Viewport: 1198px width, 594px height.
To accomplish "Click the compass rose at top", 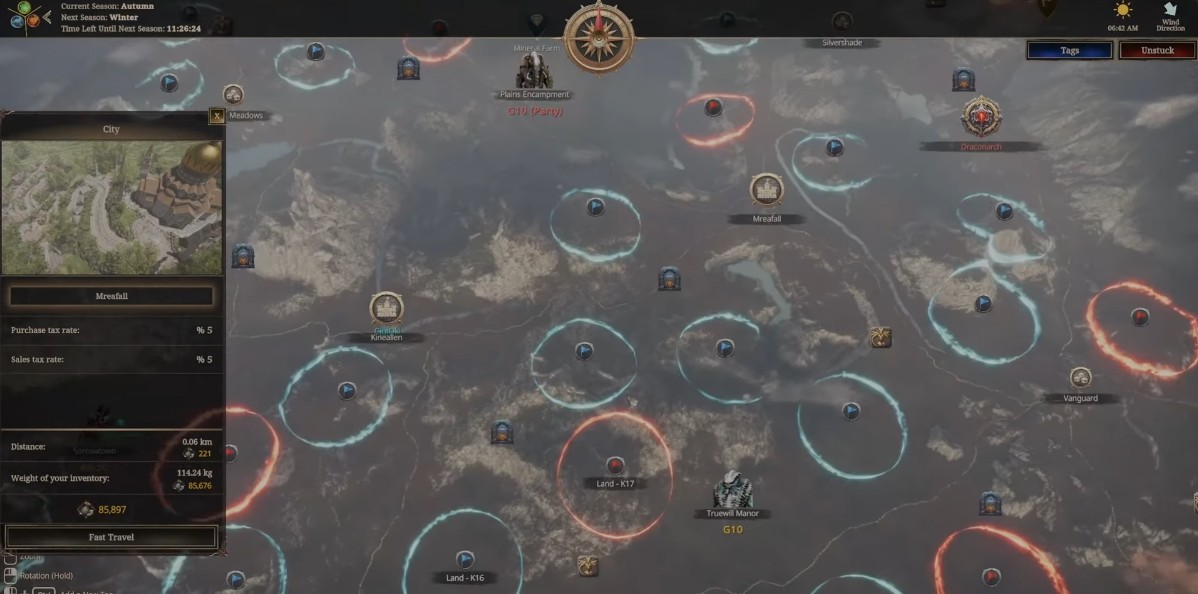I will click(600, 35).
